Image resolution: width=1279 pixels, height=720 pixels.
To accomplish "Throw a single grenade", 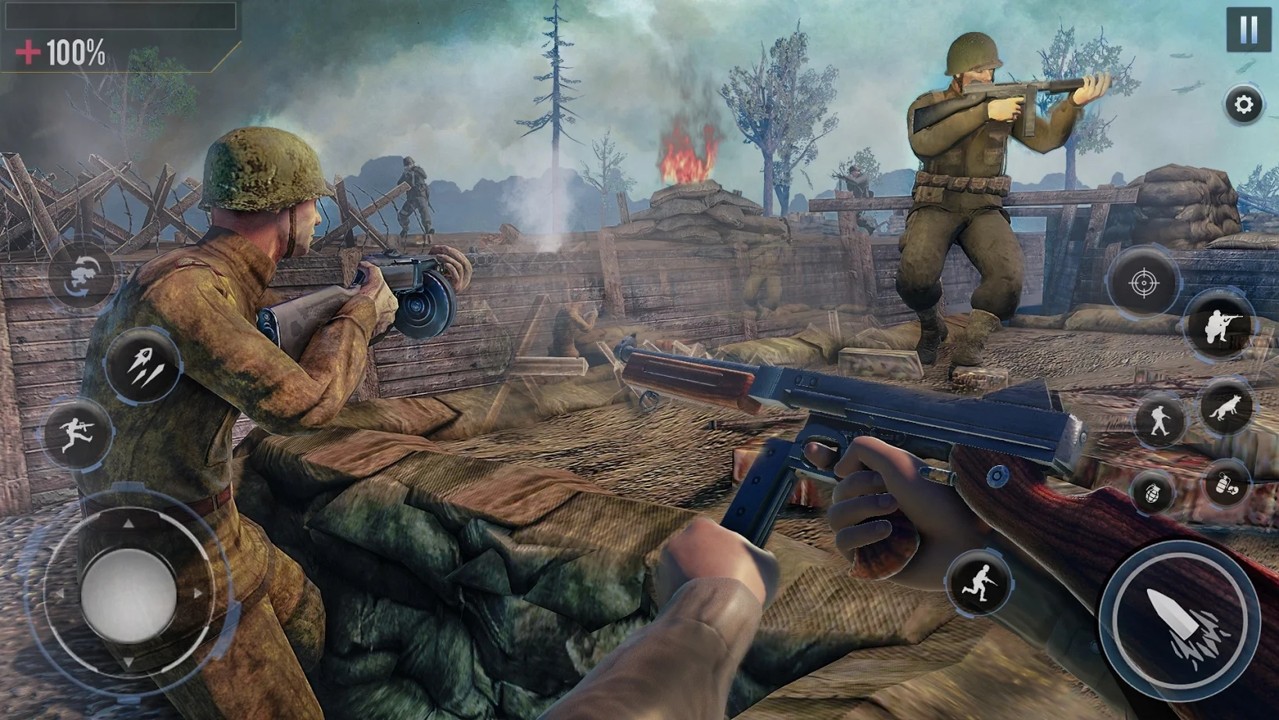I will (x=1152, y=492).
